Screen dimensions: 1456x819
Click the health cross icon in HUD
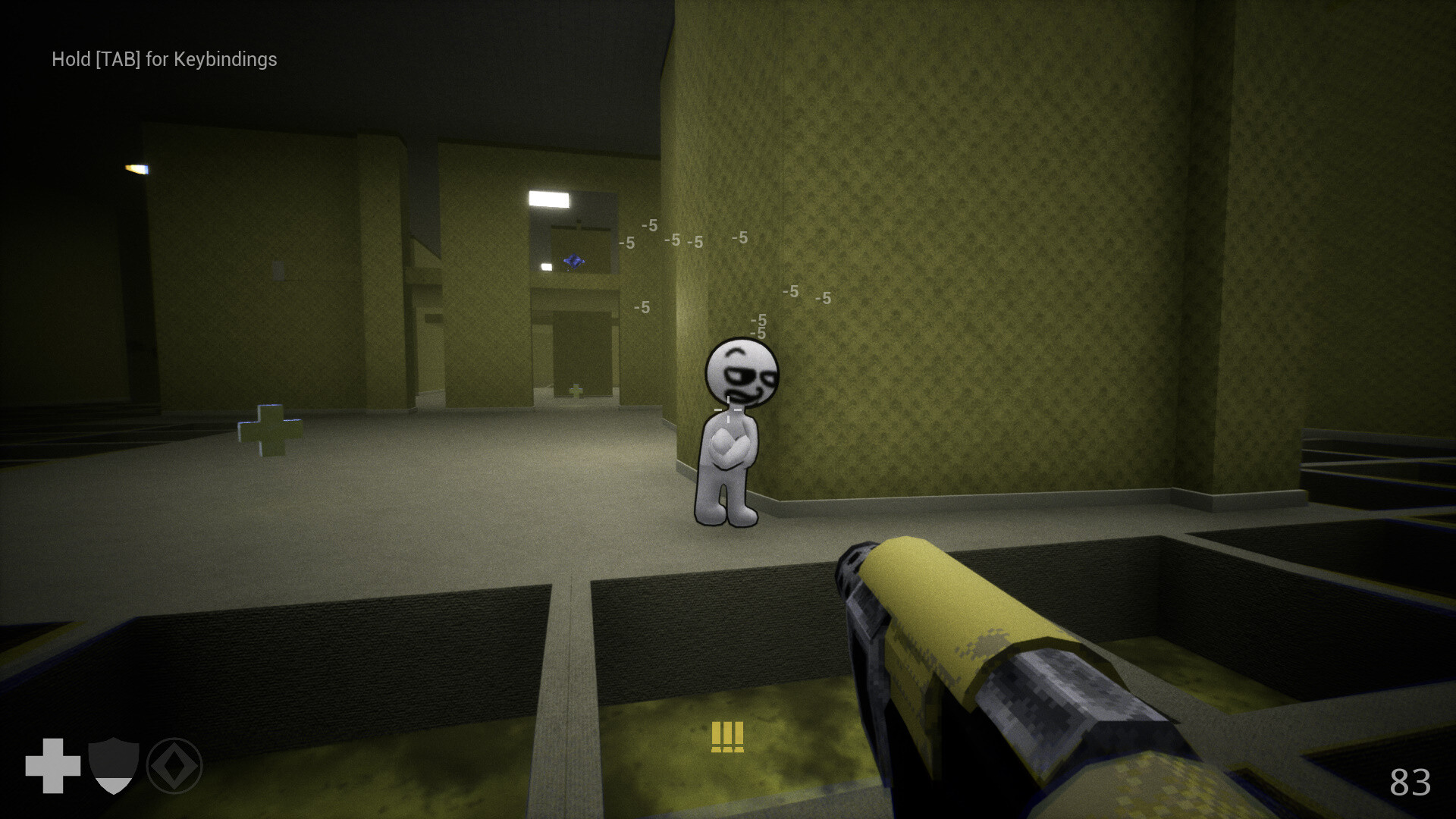pos(53,764)
